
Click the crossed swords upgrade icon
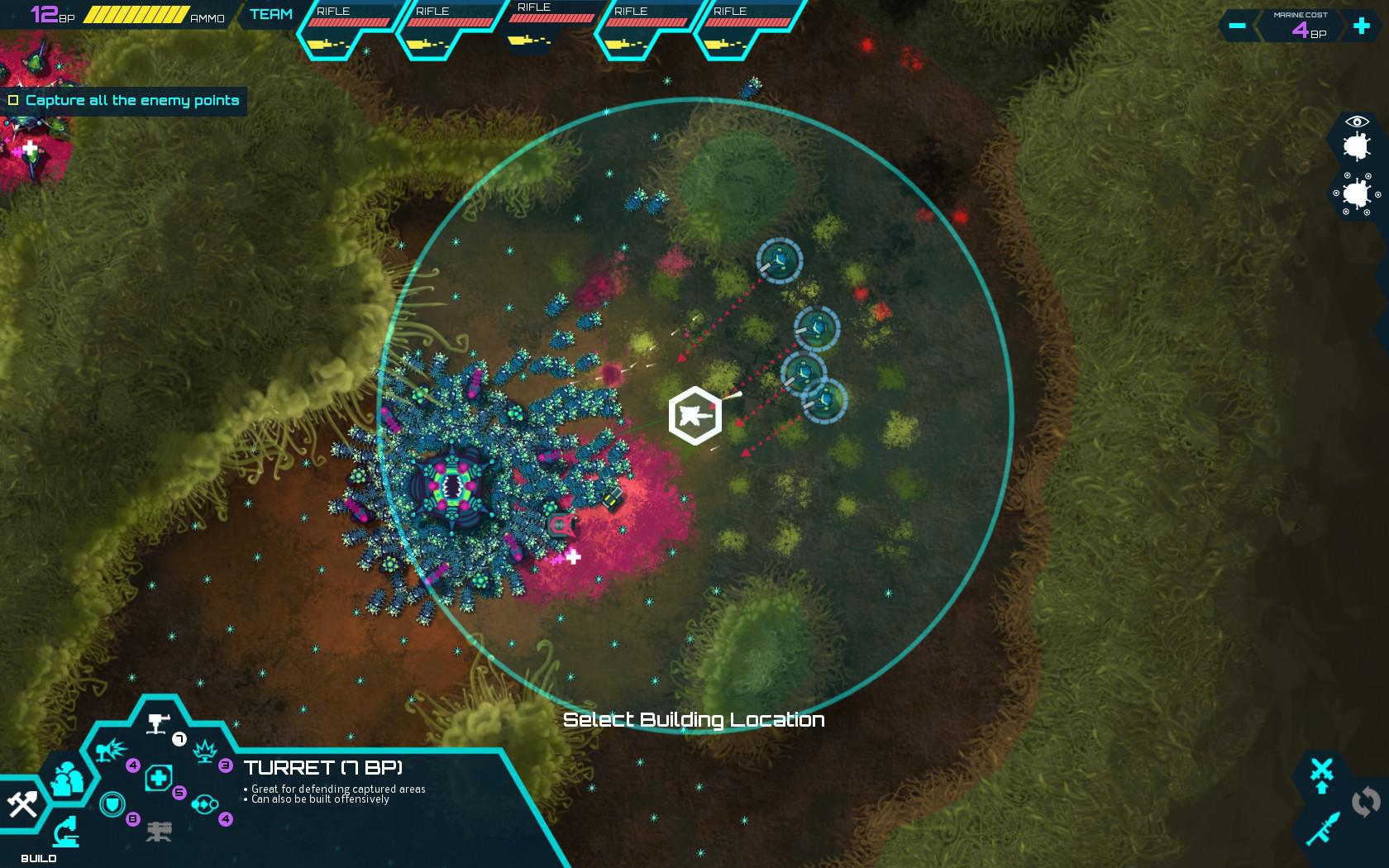tap(1322, 768)
